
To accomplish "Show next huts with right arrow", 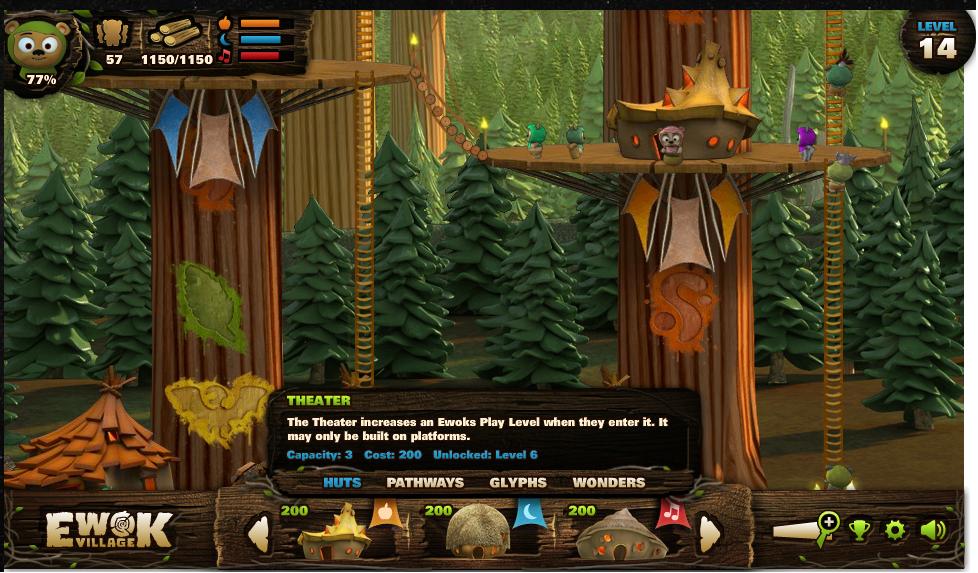I will coord(709,533).
